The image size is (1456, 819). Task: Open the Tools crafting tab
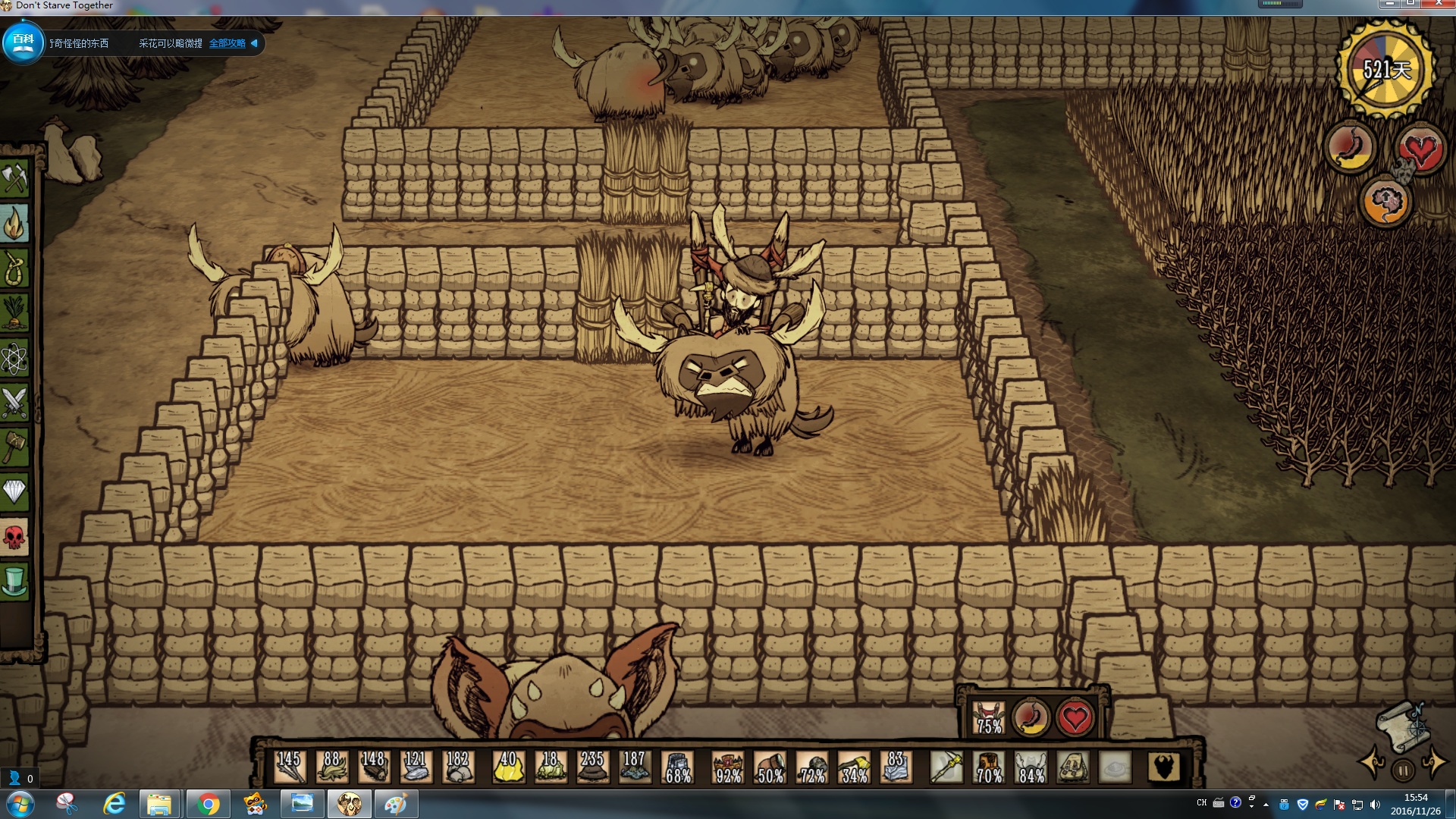14,179
